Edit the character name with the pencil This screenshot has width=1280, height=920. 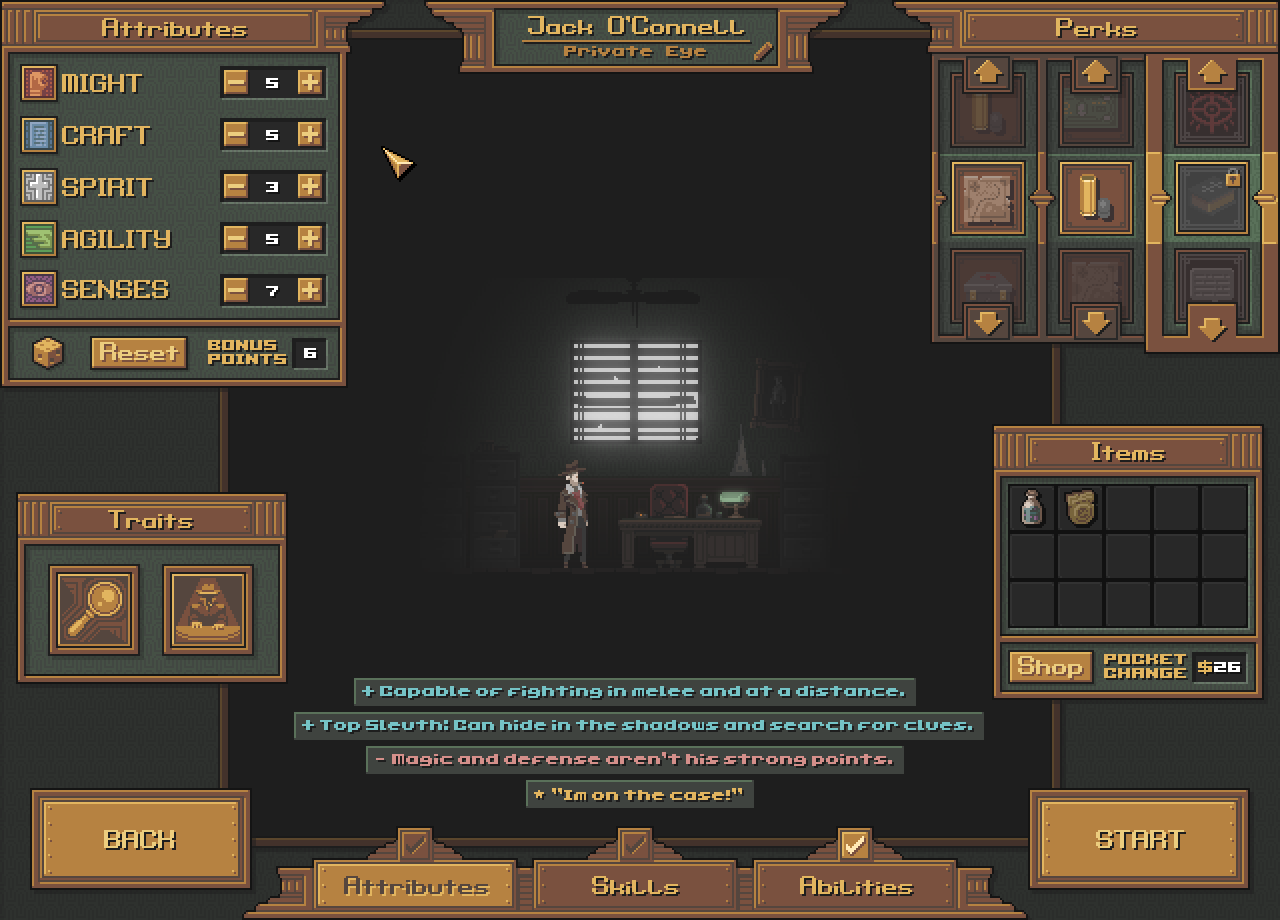tap(764, 51)
